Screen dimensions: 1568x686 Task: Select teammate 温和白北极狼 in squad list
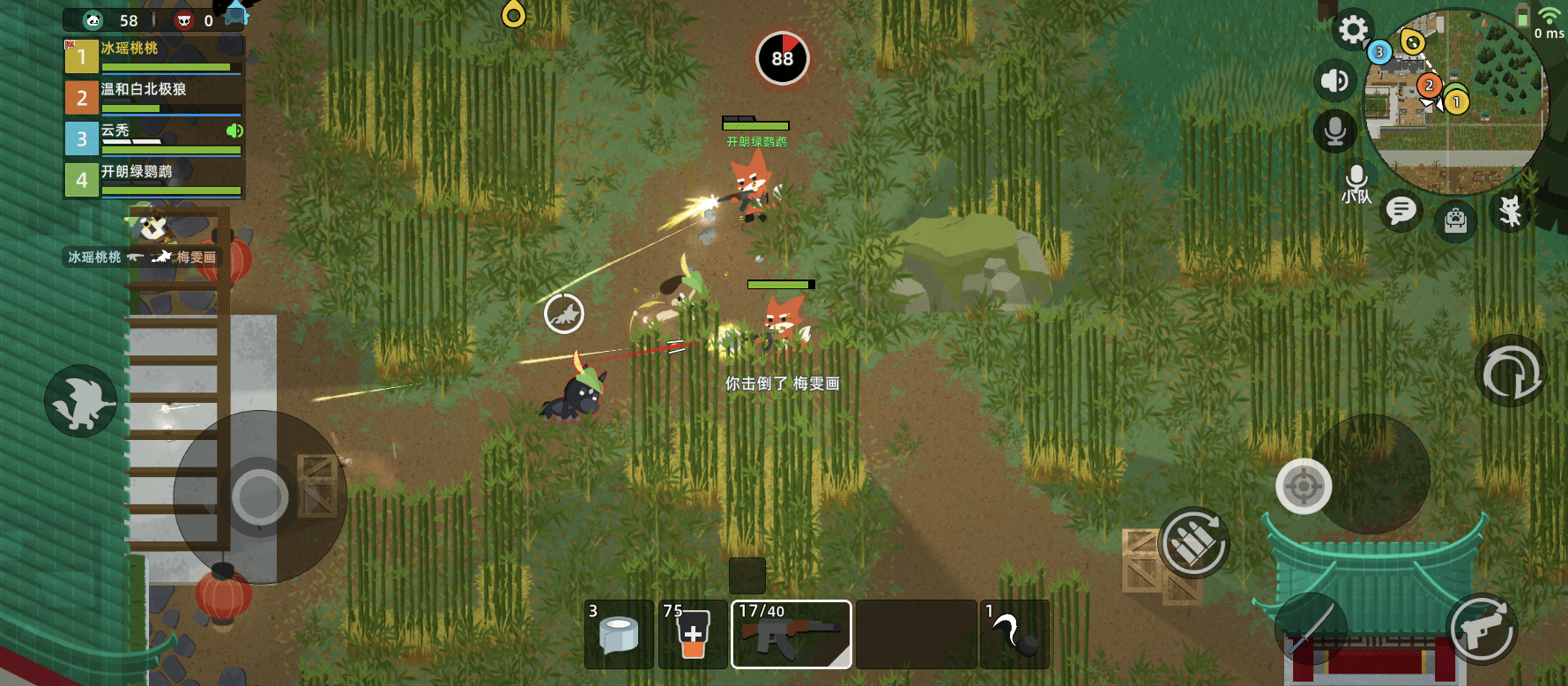[154, 97]
